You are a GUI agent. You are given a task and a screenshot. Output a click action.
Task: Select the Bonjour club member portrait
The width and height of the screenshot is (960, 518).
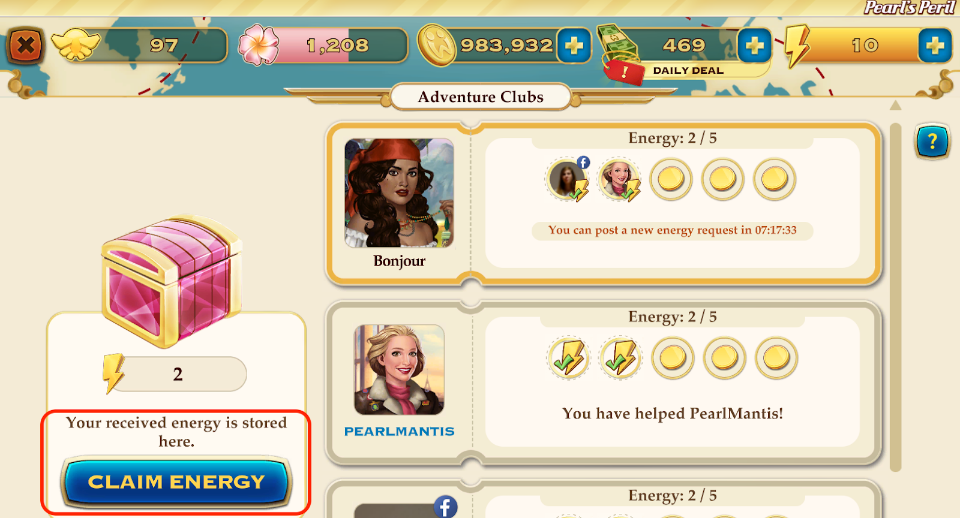[x=399, y=192]
